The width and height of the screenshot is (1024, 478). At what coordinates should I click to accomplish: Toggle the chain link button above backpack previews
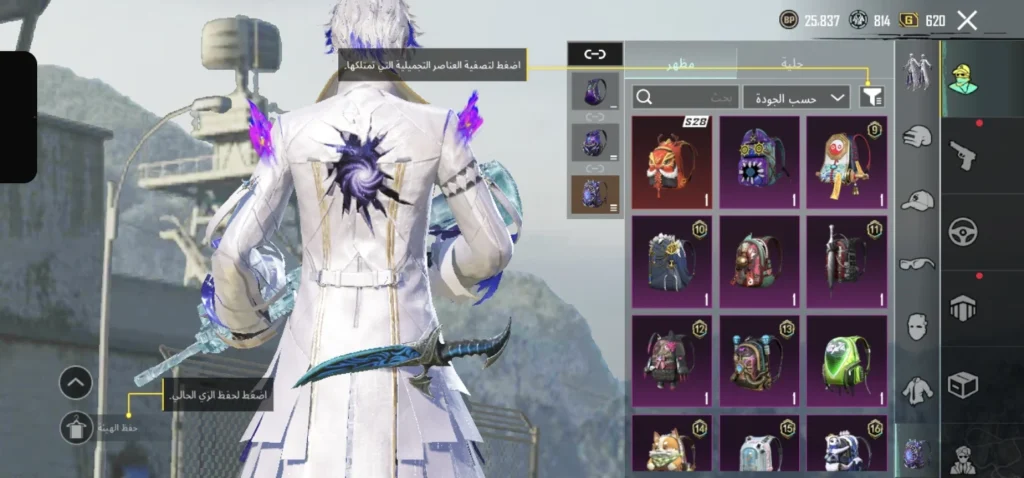(595, 54)
